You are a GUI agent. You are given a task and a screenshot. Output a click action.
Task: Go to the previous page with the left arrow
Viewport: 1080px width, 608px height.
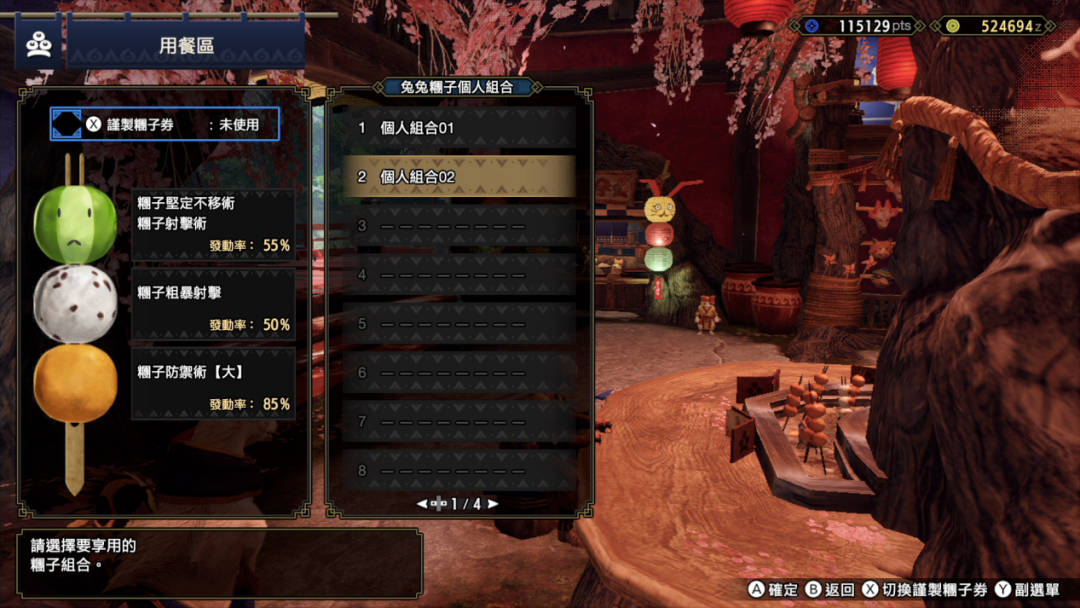pos(422,504)
